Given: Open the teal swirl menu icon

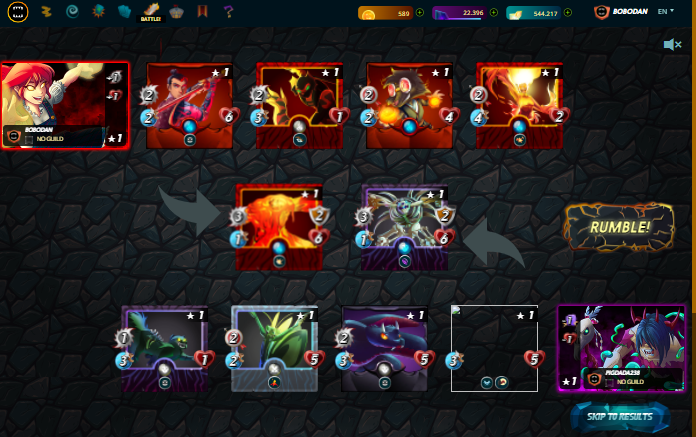Looking at the screenshot, I should click(x=72, y=12).
